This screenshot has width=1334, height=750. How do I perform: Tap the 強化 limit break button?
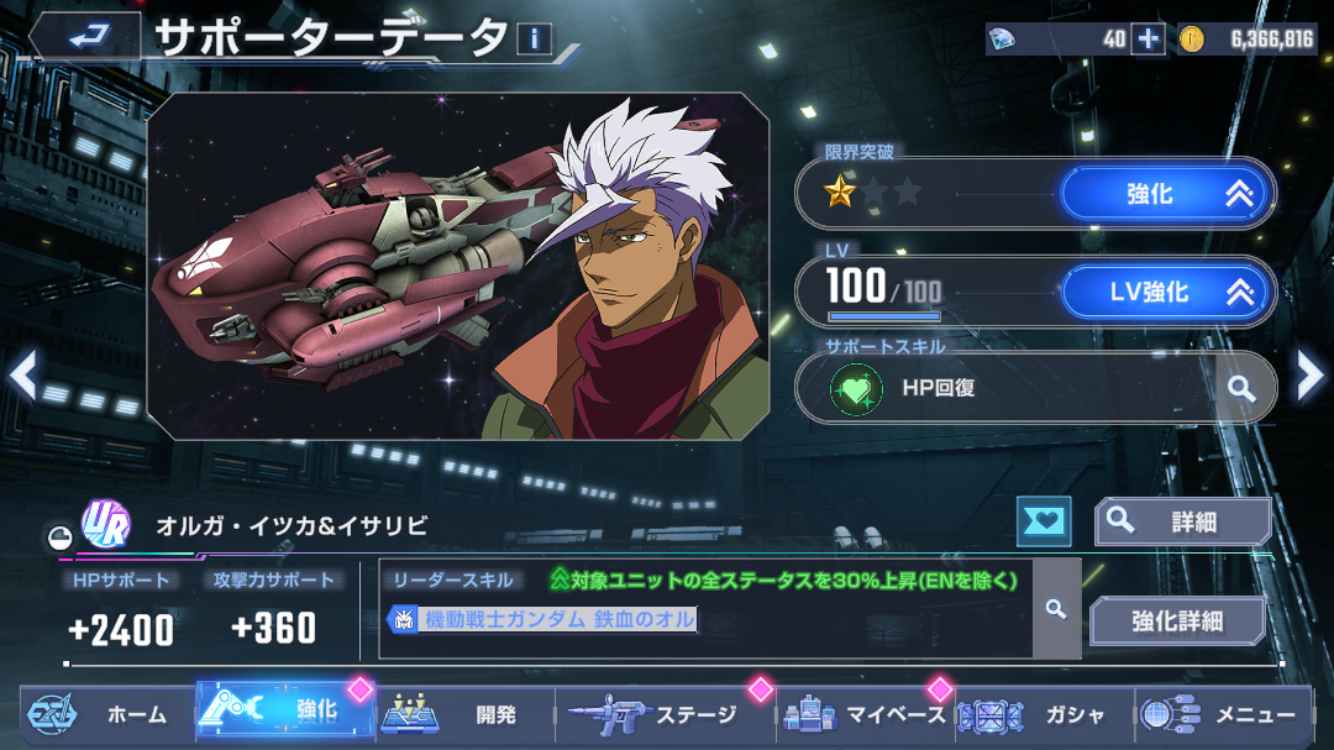pos(1166,194)
